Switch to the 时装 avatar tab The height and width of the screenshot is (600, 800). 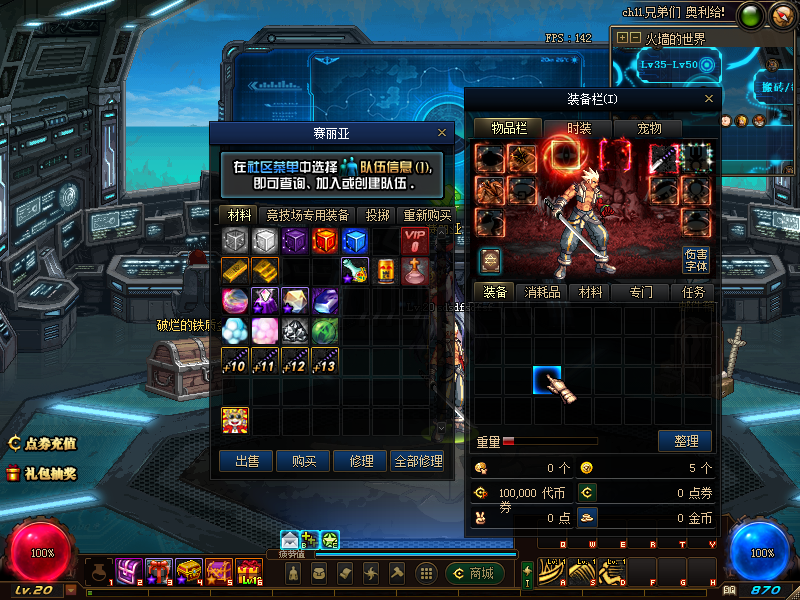coord(579,128)
